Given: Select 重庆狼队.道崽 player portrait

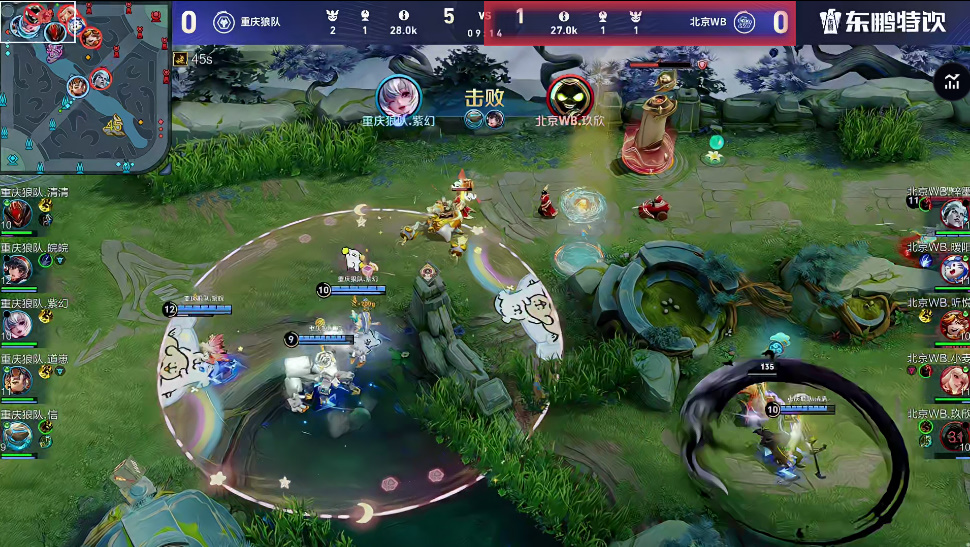Looking at the screenshot, I should pyautogui.click(x=17, y=380).
